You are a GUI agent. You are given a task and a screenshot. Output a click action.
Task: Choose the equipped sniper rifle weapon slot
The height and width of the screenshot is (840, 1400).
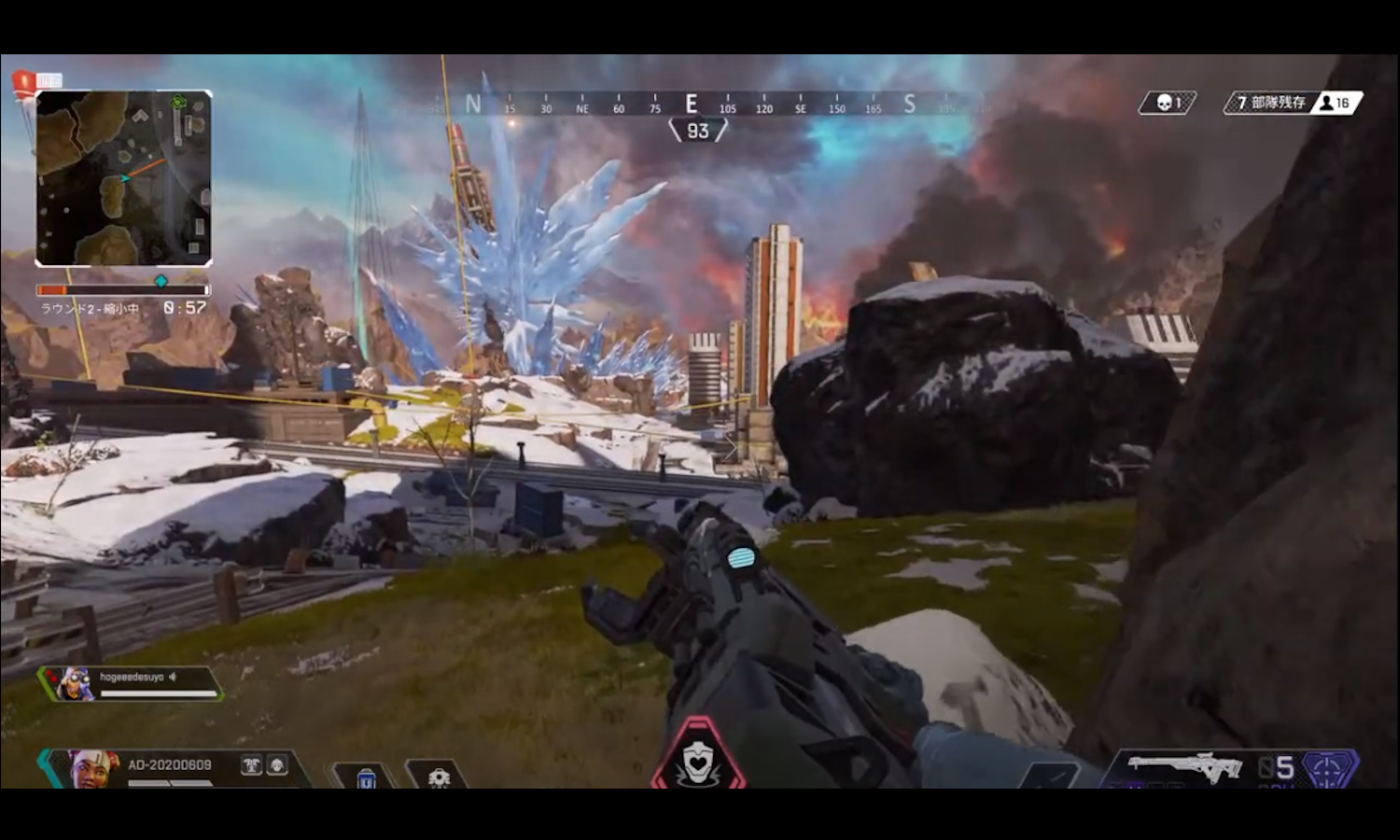[x=1184, y=767]
